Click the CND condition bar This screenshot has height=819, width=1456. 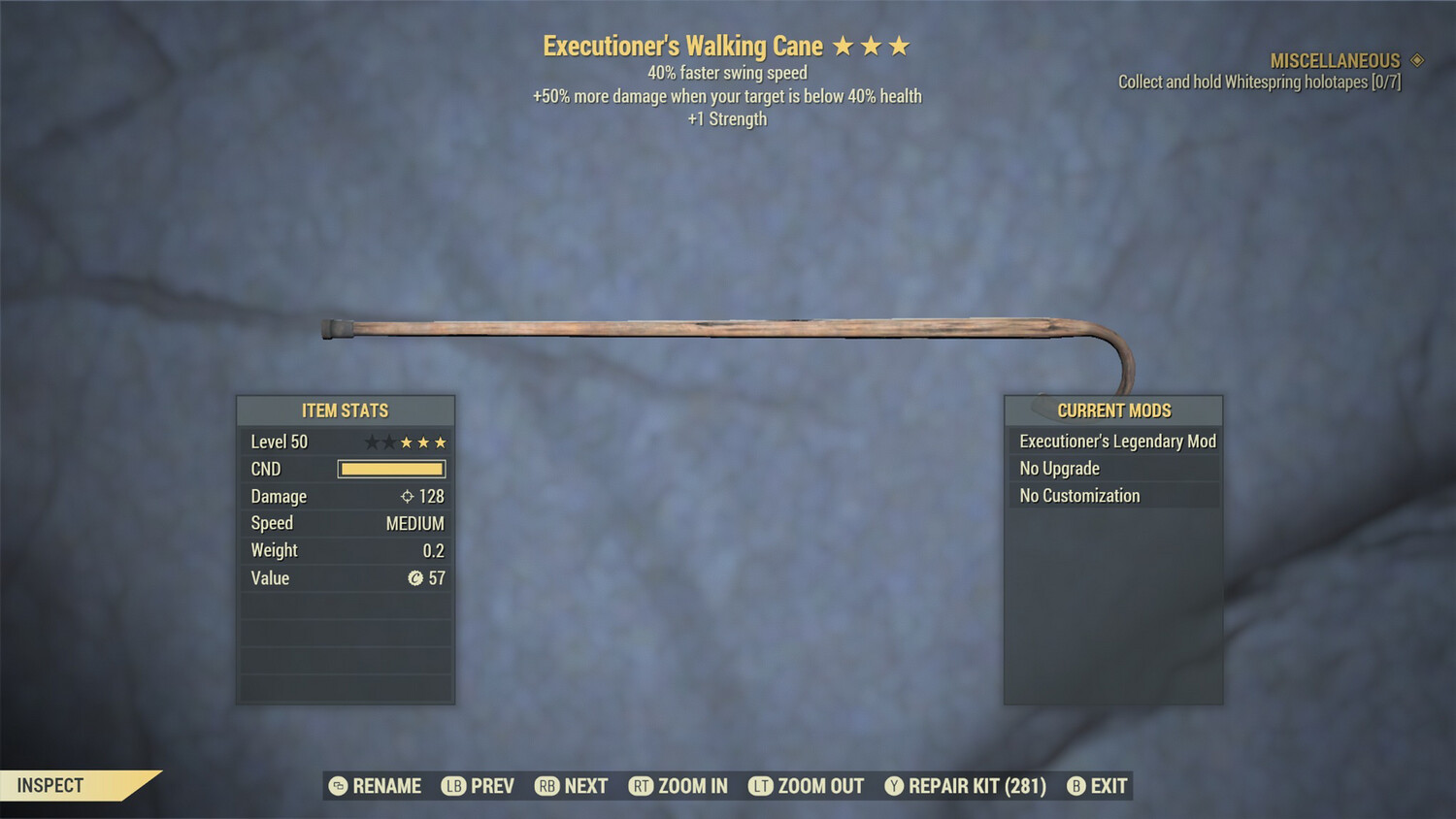(391, 469)
